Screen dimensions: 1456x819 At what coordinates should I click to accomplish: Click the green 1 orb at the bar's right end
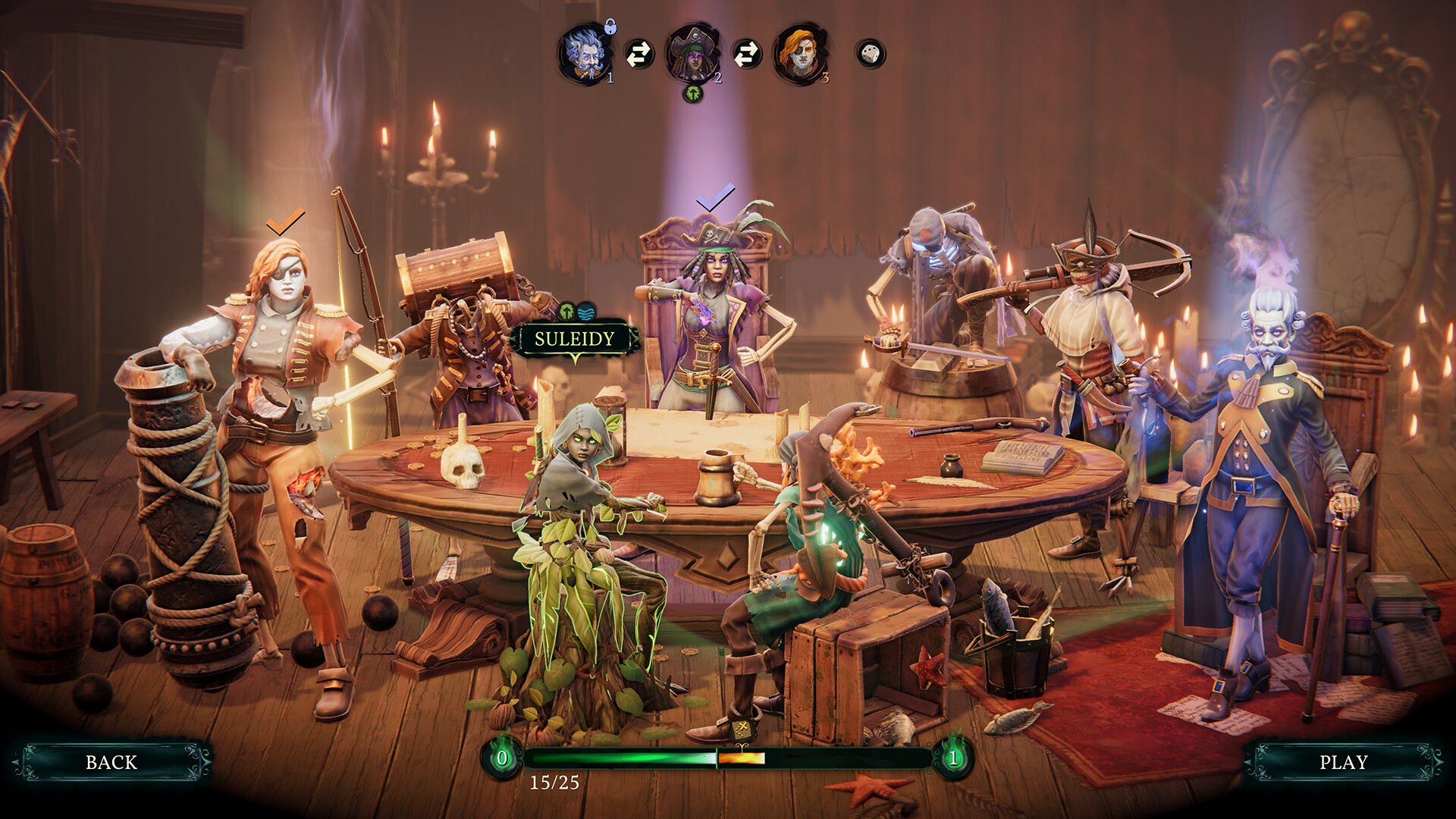point(954,756)
